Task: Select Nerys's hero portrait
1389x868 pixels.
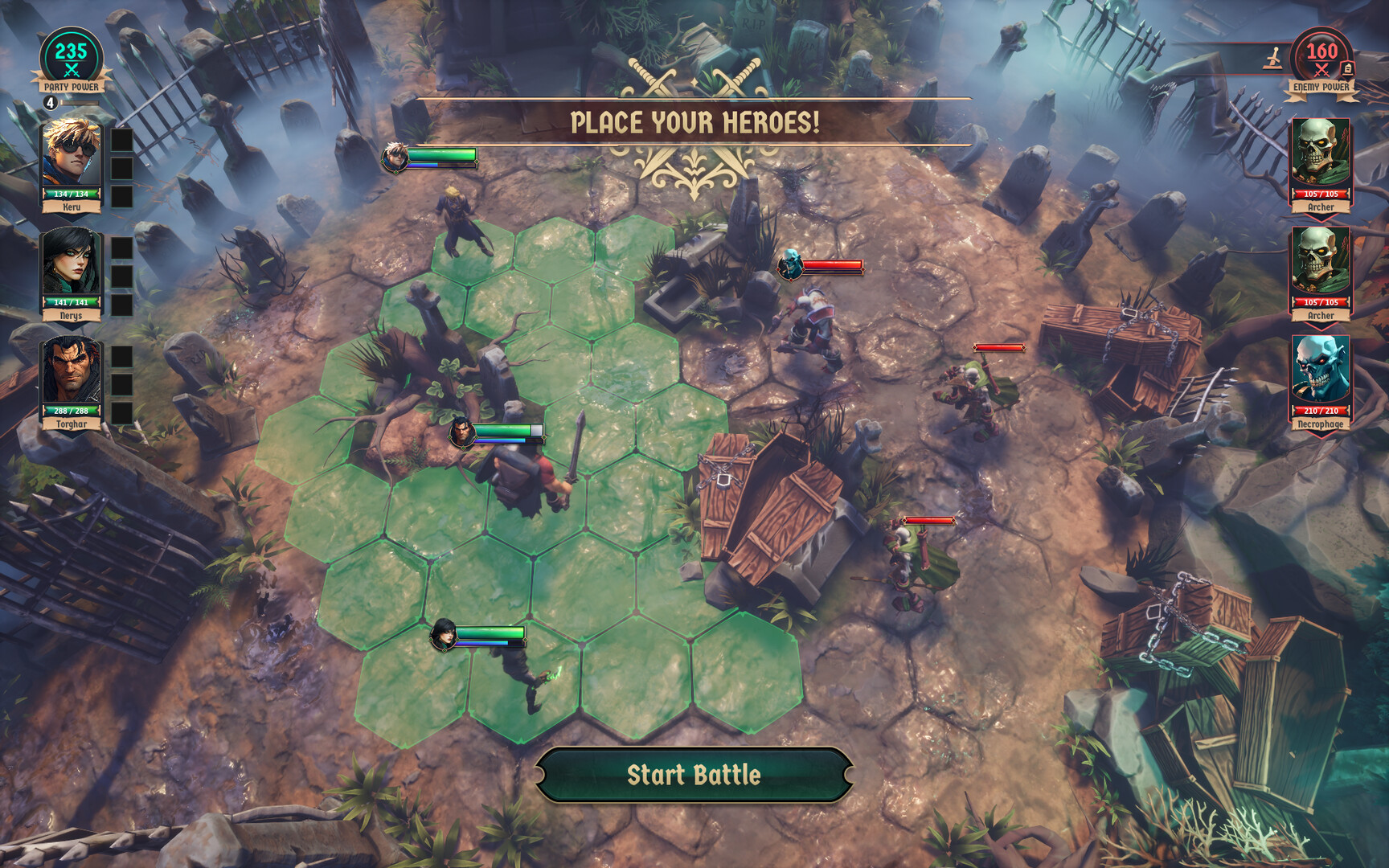Action: click(72, 265)
